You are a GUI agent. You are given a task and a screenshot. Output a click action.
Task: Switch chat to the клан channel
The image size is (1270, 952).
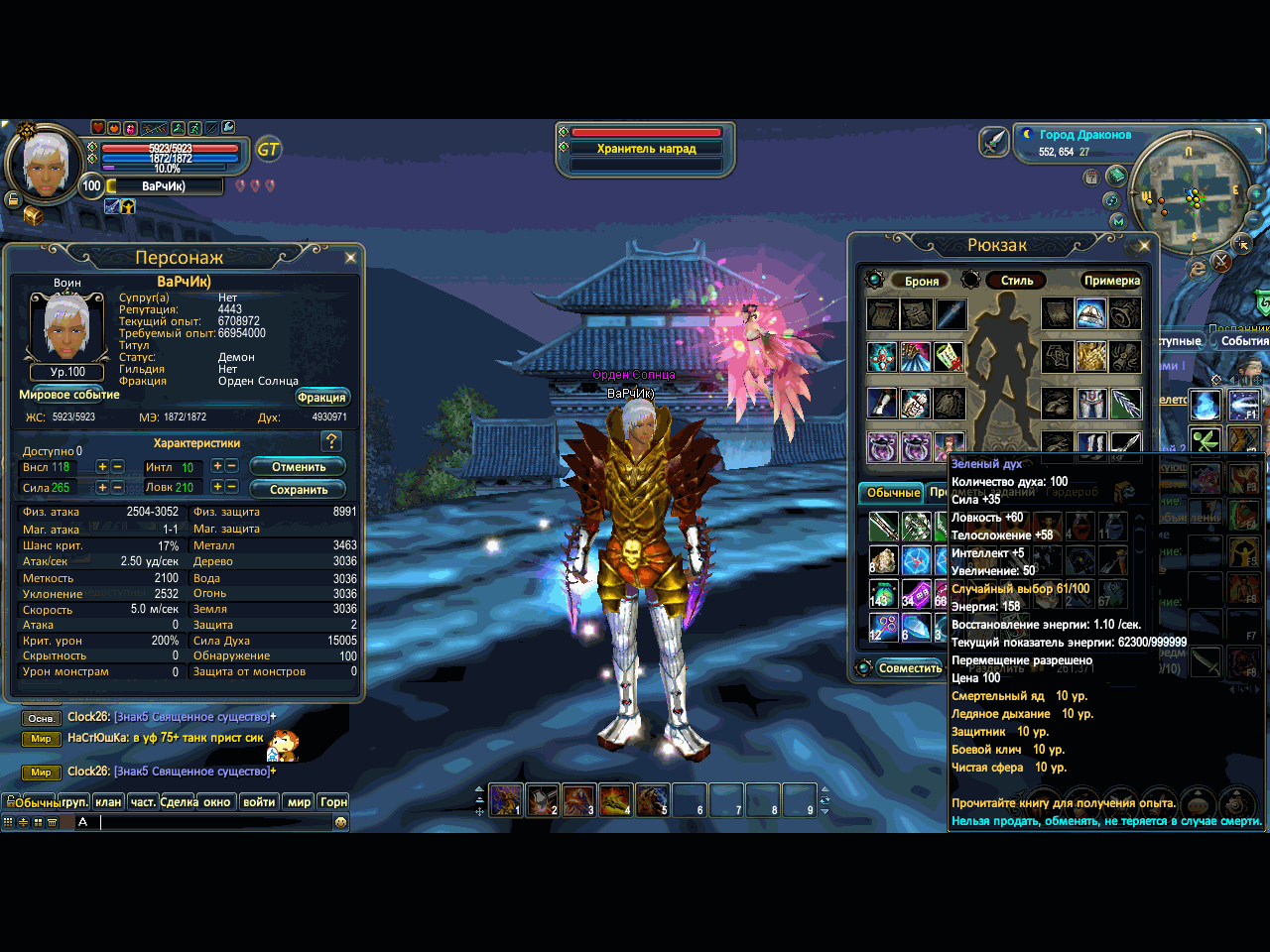click(108, 802)
